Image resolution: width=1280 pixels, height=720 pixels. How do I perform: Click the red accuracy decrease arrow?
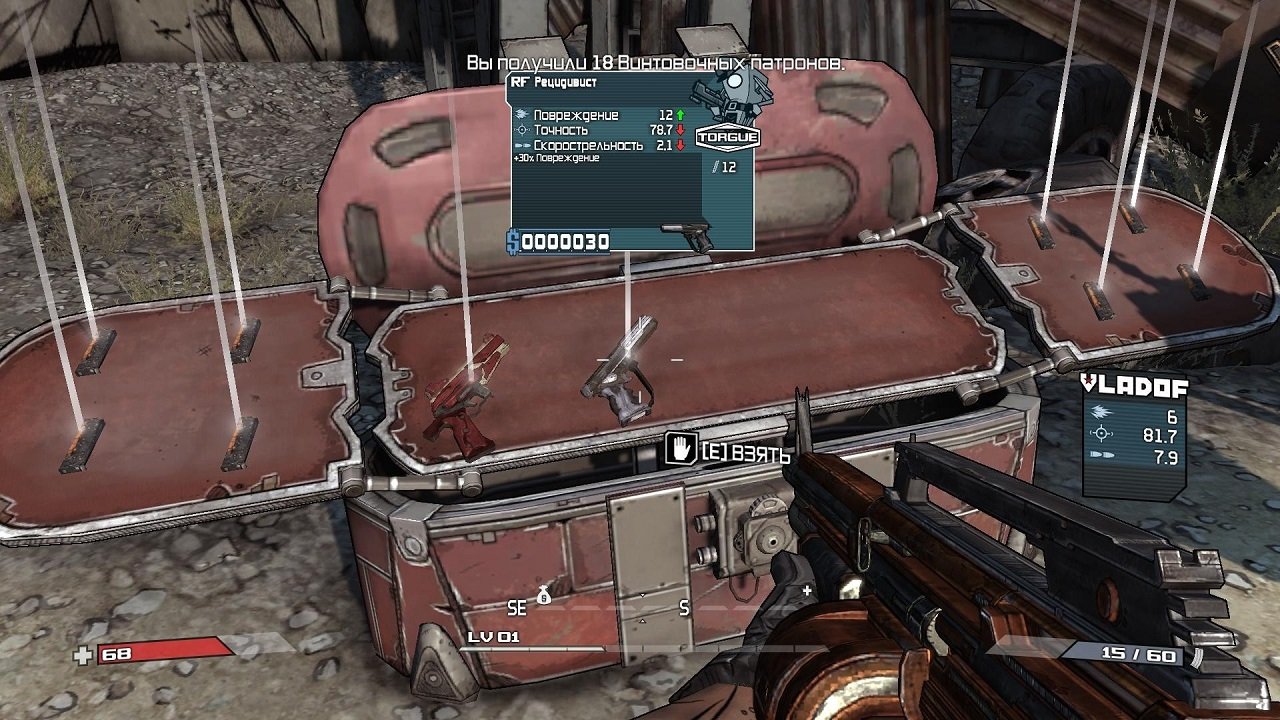click(680, 131)
